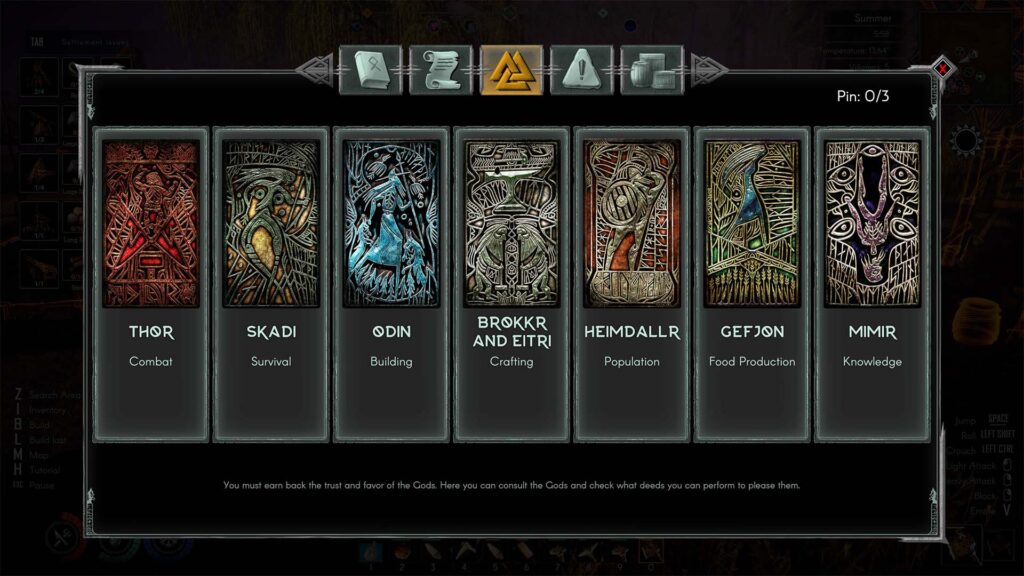This screenshot has width=1024, height=576.
Task: Open the scroll tab
Action: (441, 70)
